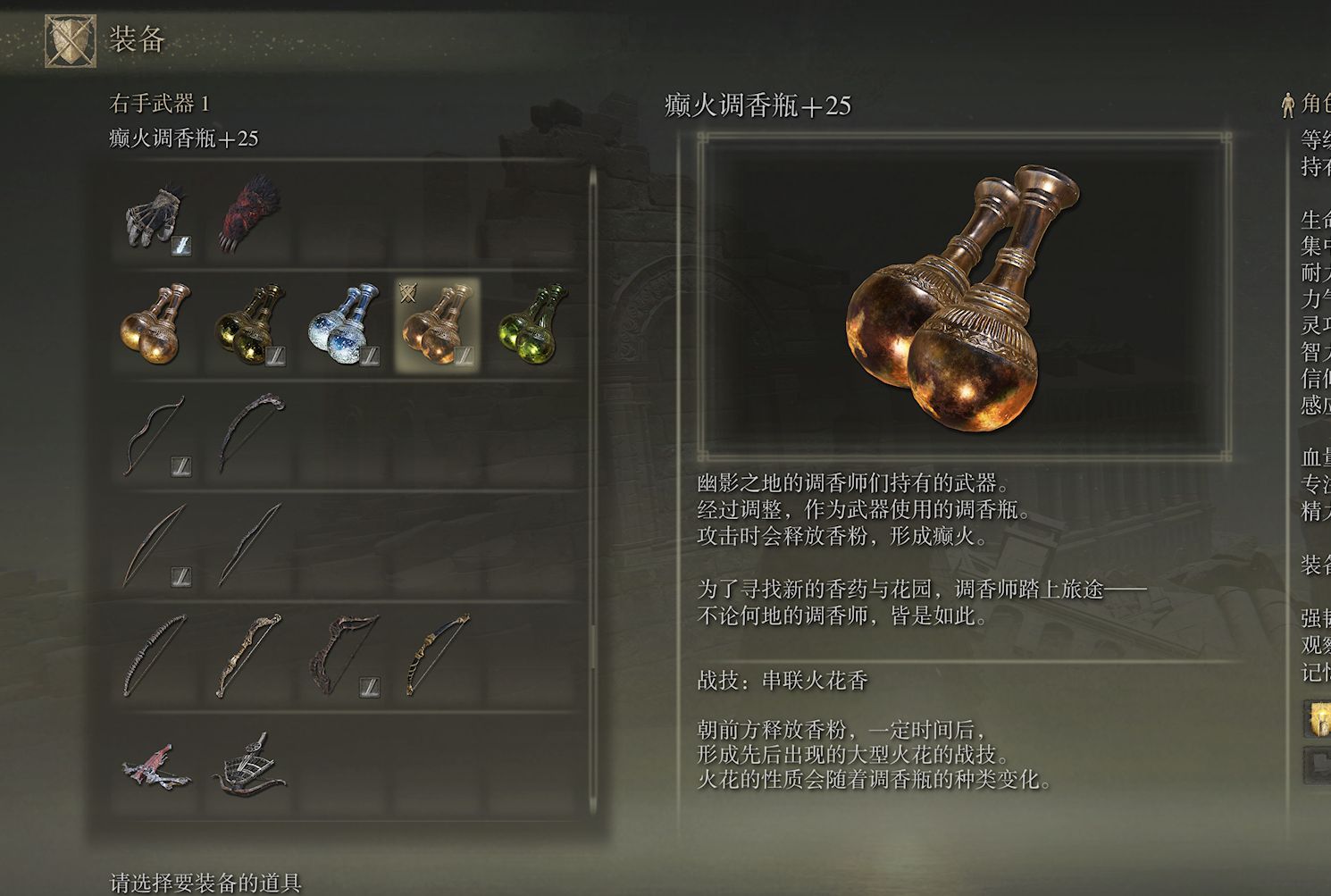
Task: Select the plain curved shortbow
Action: (x=157, y=437)
